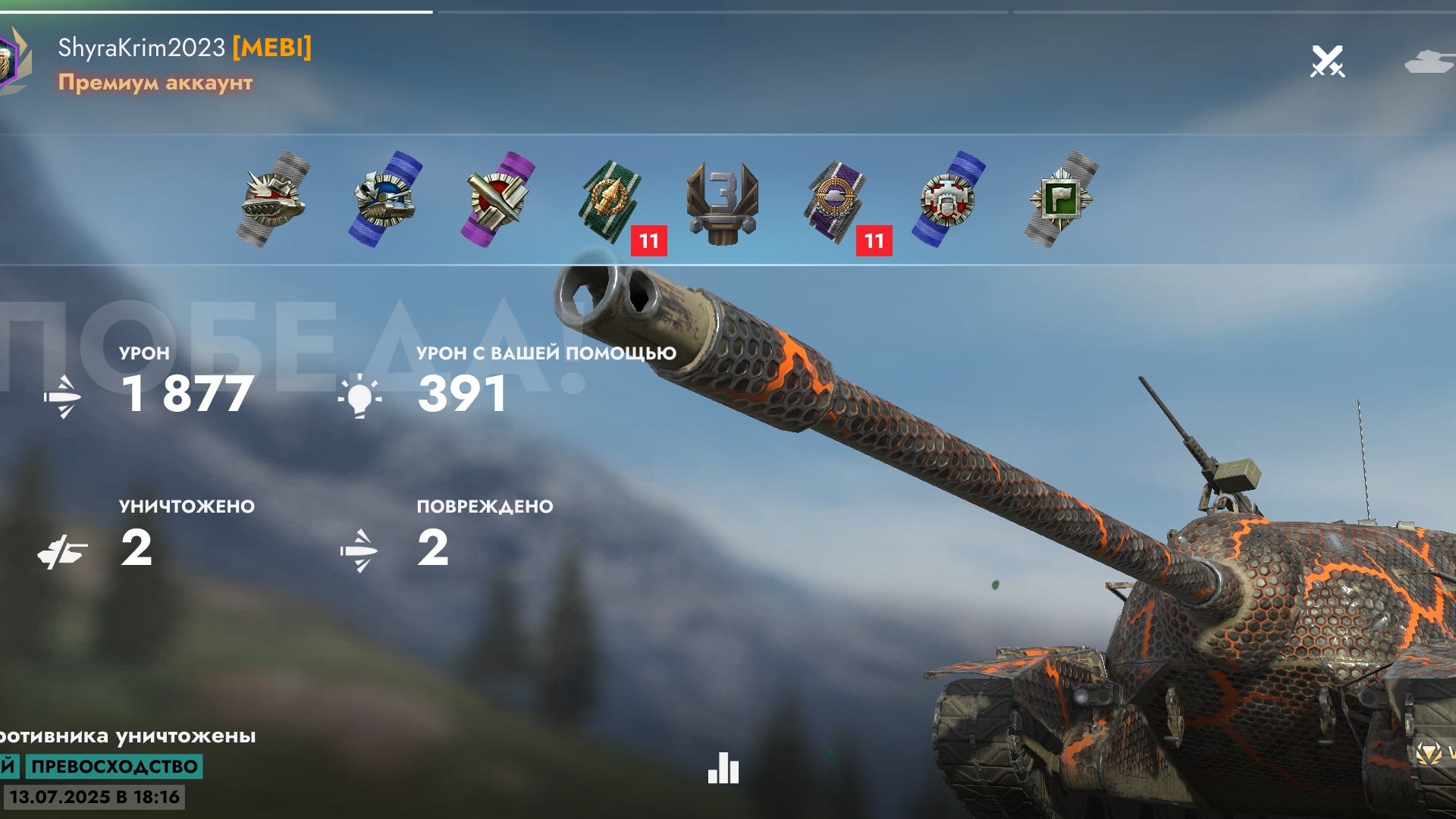The height and width of the screenshot is (819, 1456).
Task: Select the bronze number 3 class badge
Action: [x=723, y=201]
